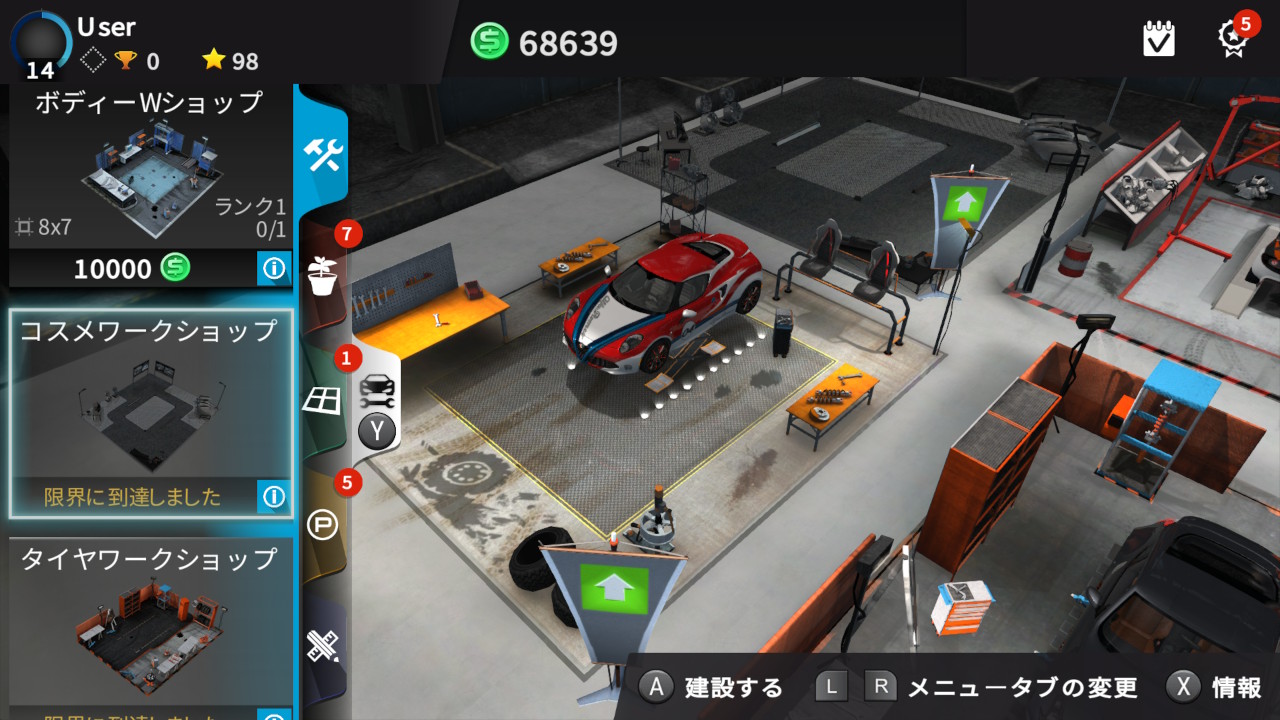The height and width of the screenshot is (720, 1280).
Task: Open the car service icon with wrench
Action: [377, 388]
